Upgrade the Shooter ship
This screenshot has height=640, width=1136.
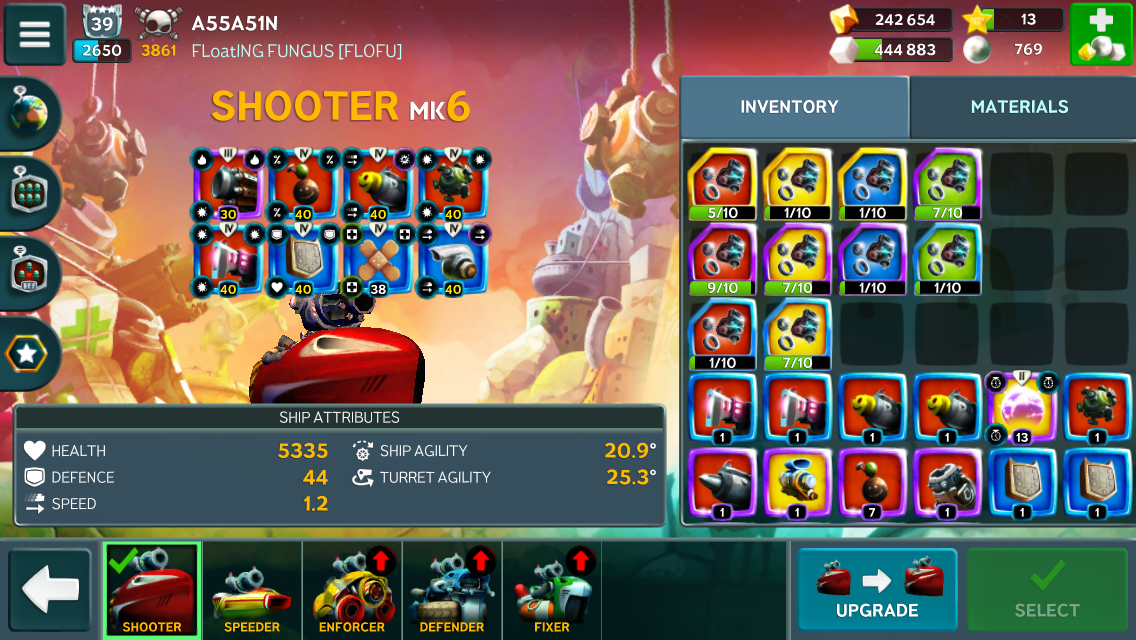click(x=877, y=590)
